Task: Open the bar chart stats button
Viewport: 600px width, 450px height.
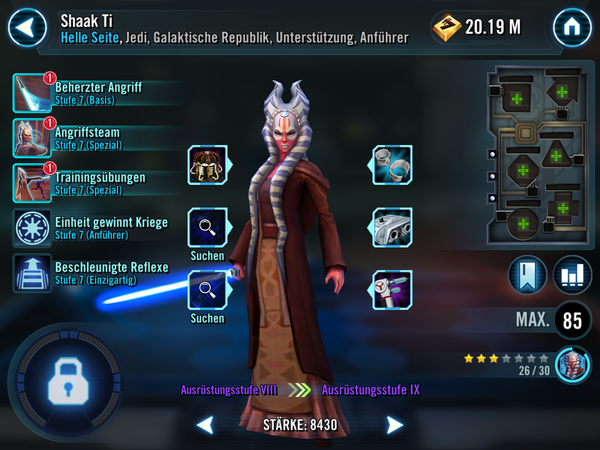Action: pyautogui.click(x=571, y=275)
